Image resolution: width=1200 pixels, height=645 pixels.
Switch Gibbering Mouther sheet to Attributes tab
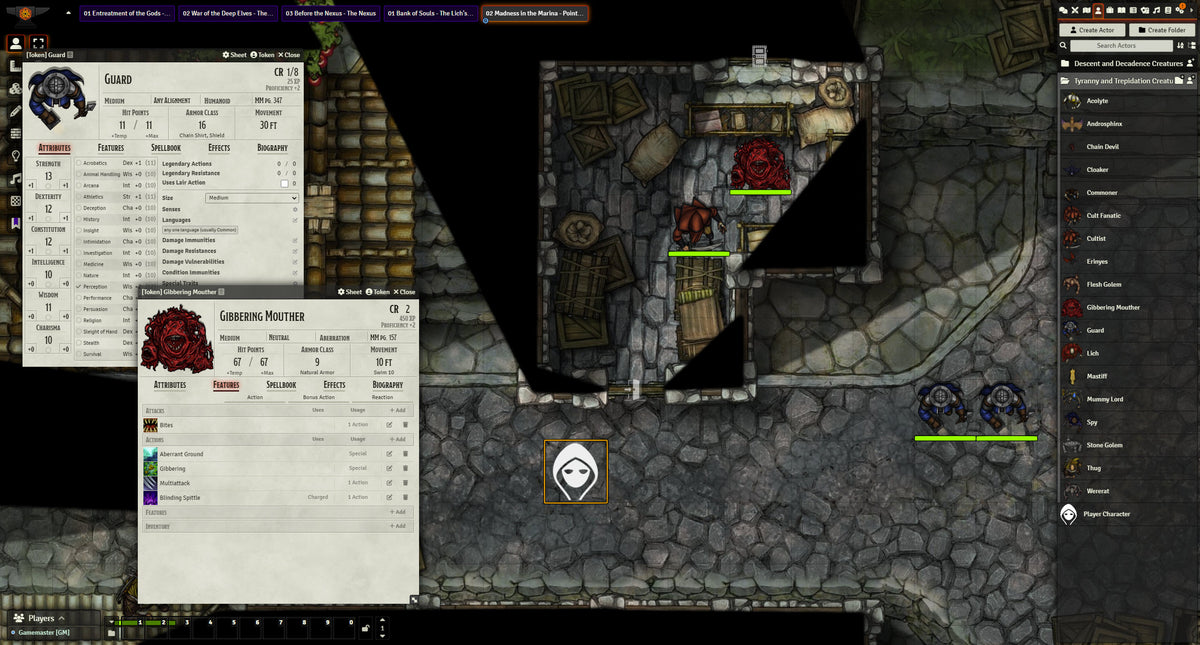169,385
